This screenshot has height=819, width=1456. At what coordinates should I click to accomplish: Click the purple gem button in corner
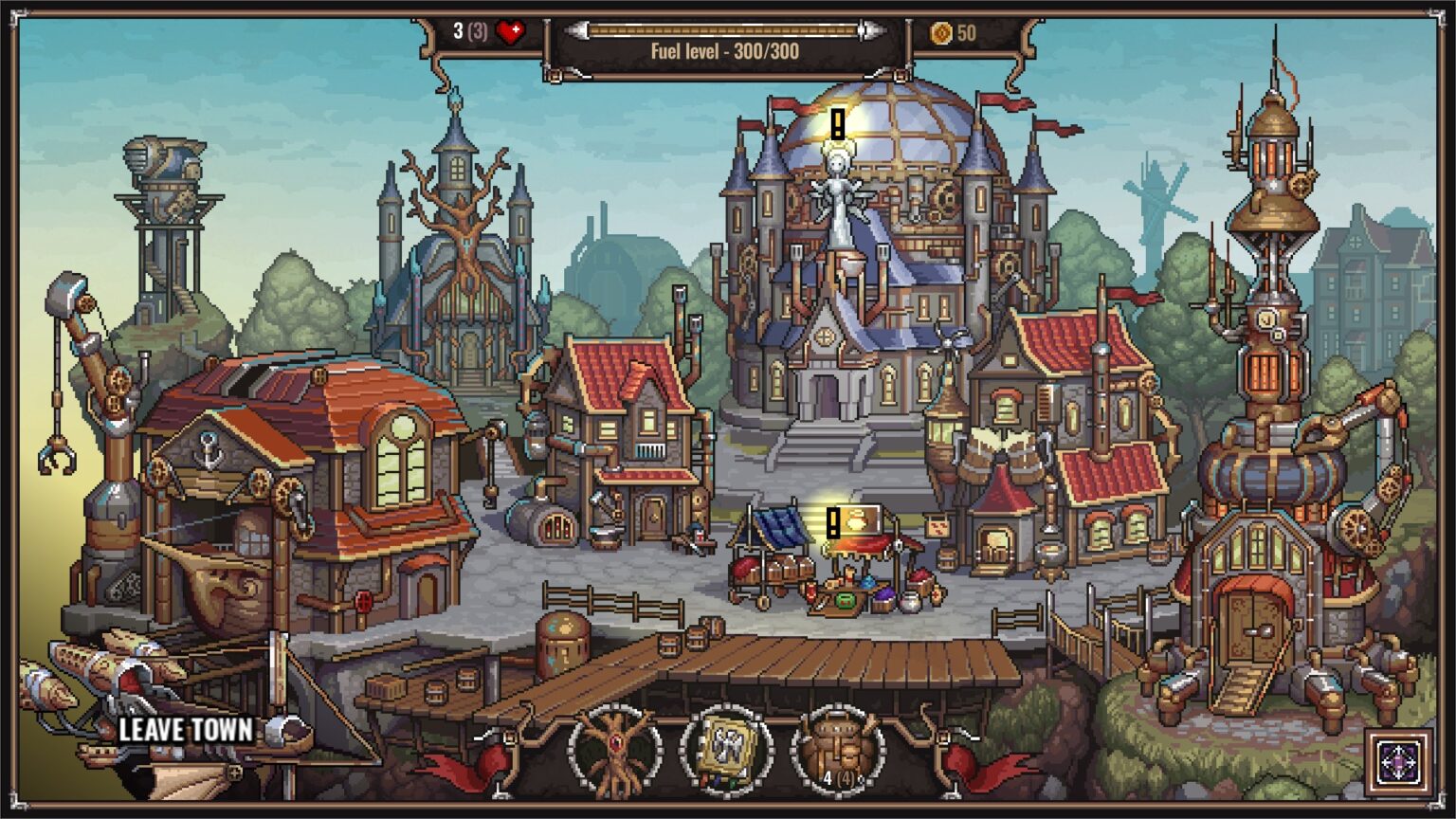pos(1400,761)
